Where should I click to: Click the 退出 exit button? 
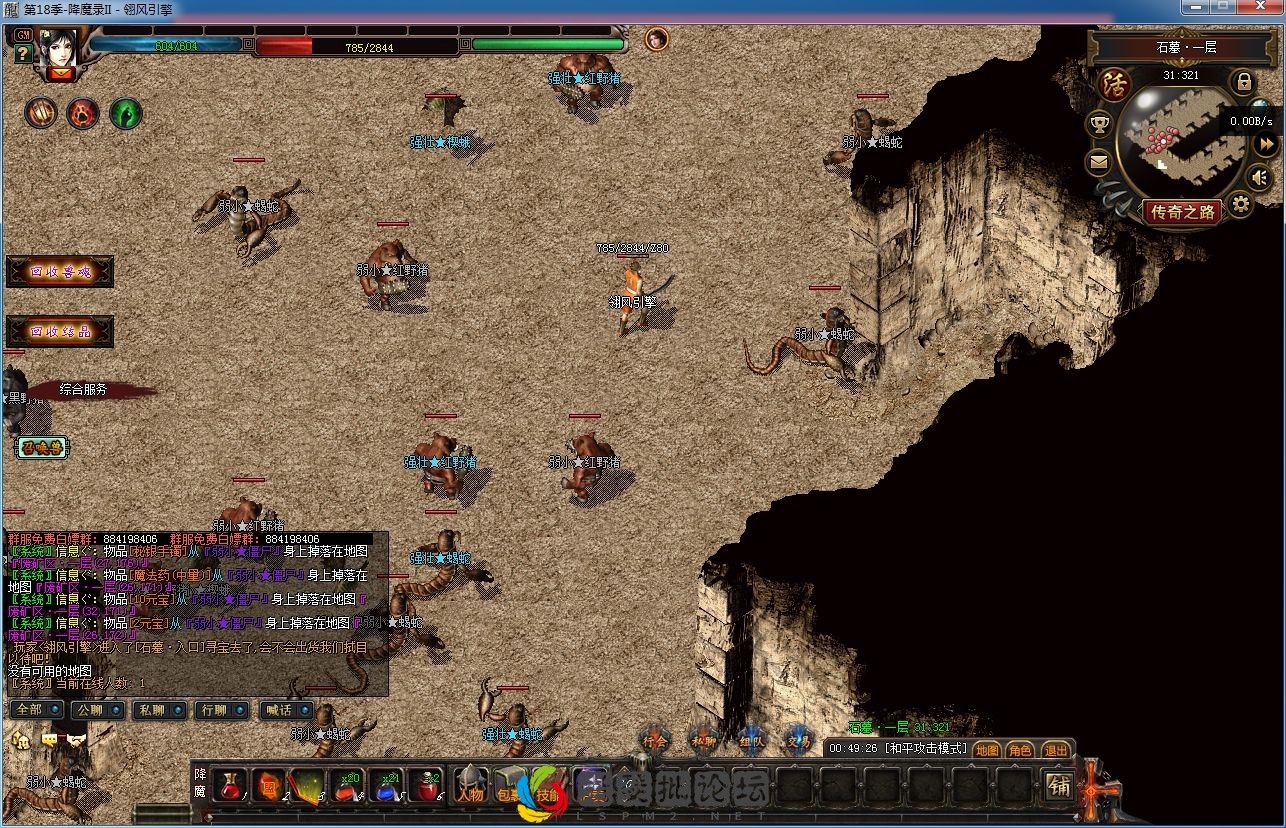tap(1055, 749)
